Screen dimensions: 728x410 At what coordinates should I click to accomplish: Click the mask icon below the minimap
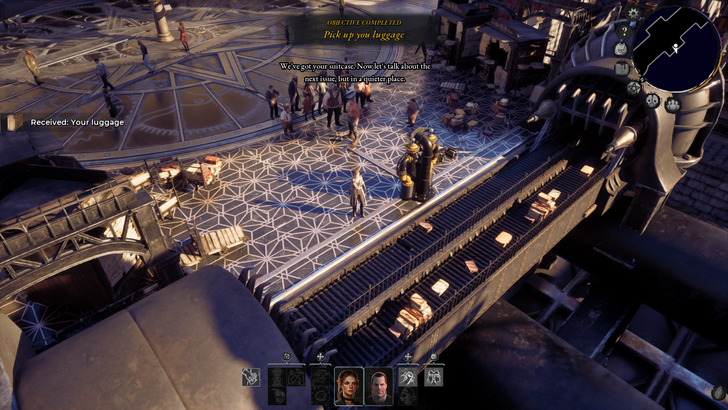pyautogui.click(x=651, y=100)
